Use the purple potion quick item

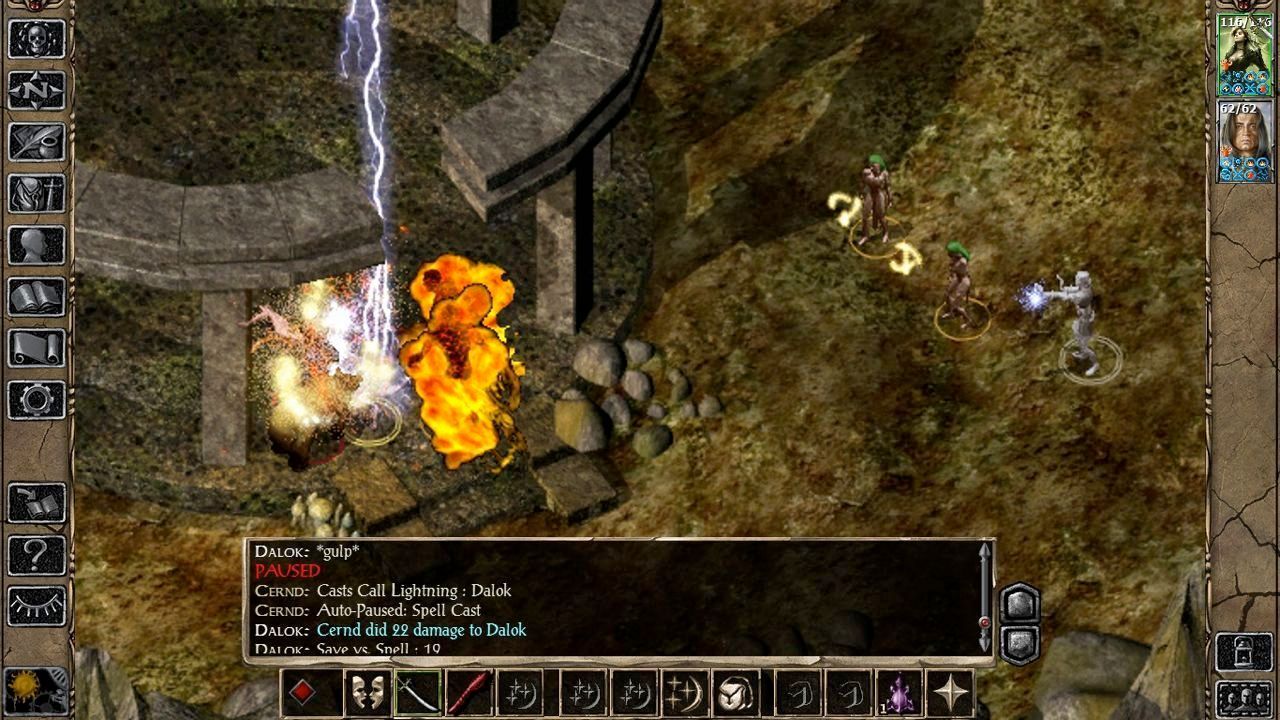pos(899,693)
